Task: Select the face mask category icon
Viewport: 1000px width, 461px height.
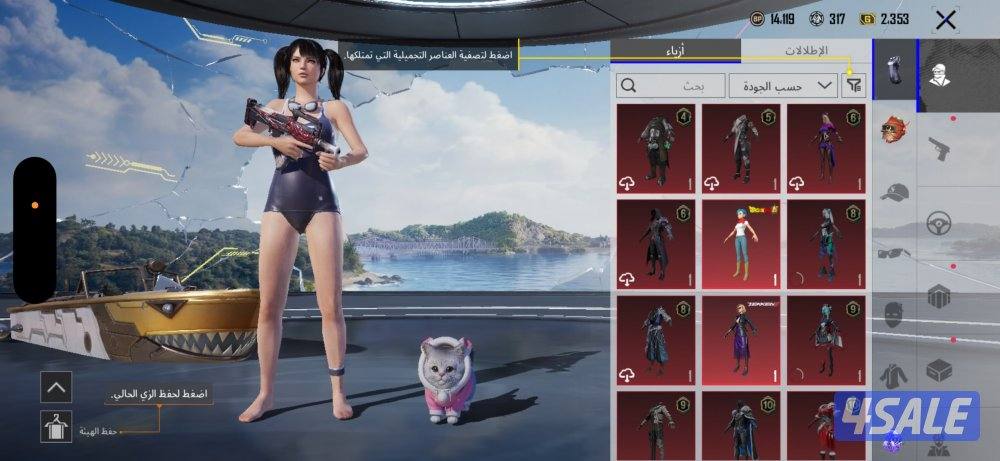Action: pos(894,314)
